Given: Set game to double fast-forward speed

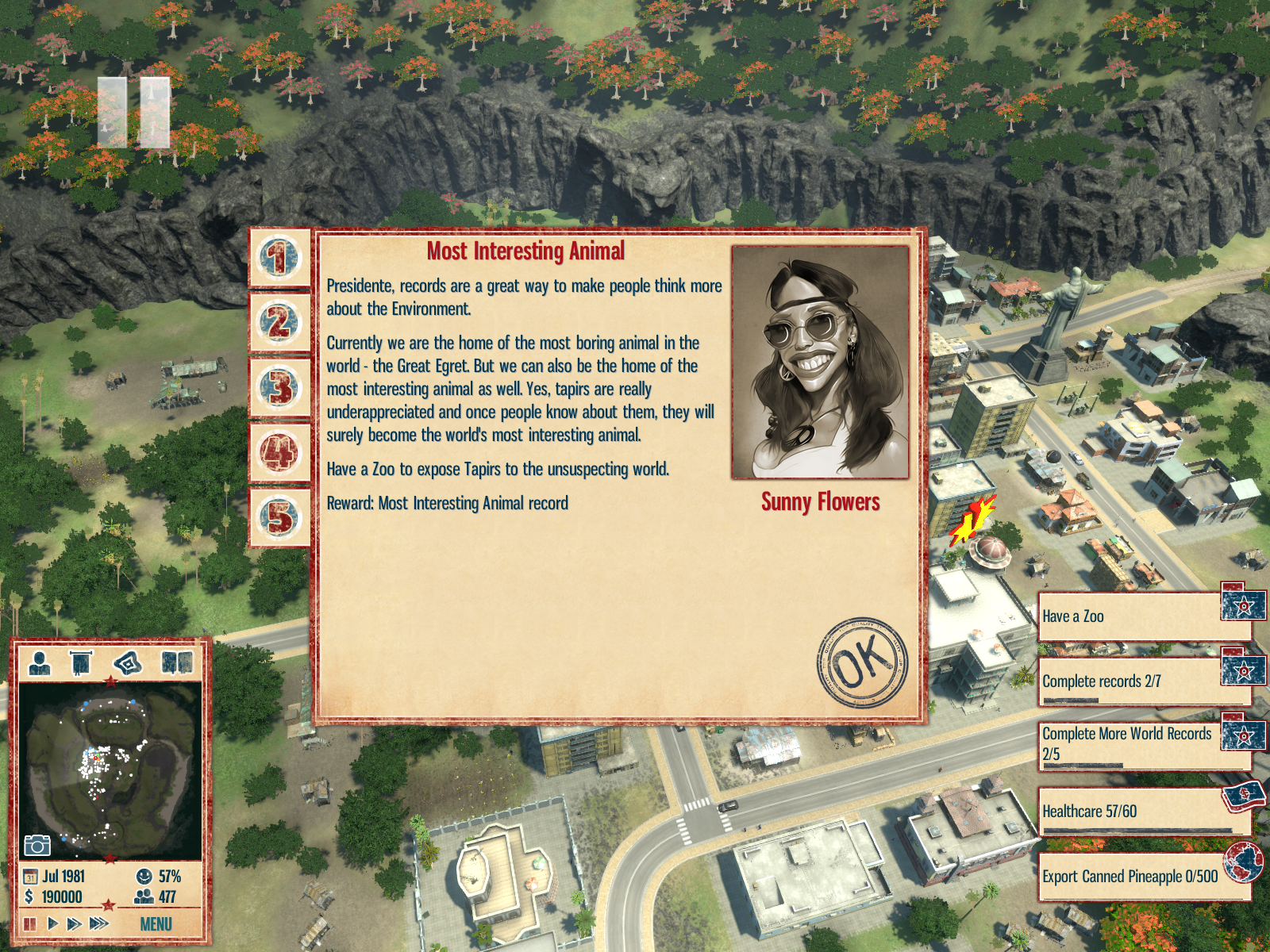Looking at the screenshot, I should click(x=75, y=924).
